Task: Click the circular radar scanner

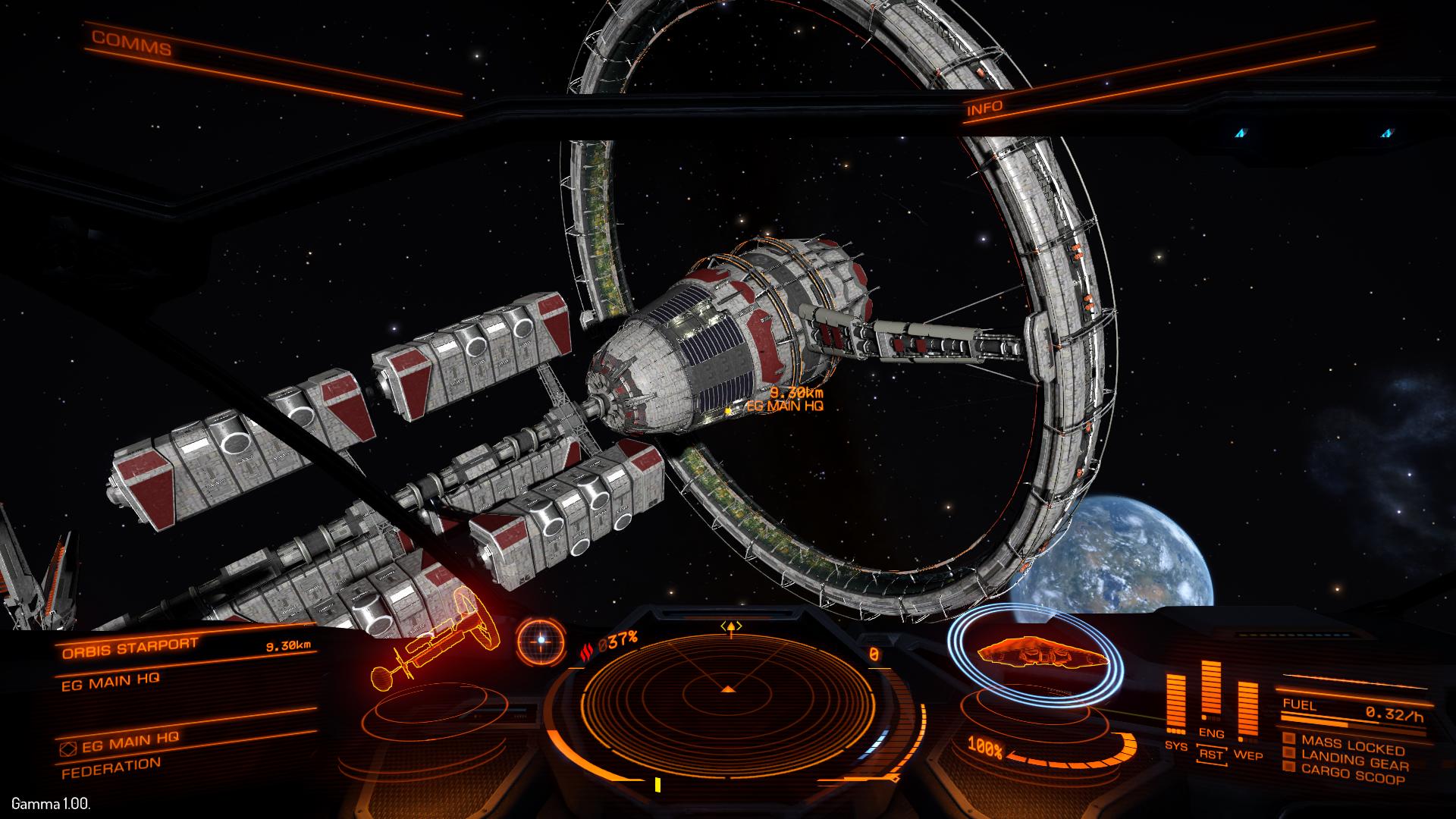Action: tap(728, 692)
